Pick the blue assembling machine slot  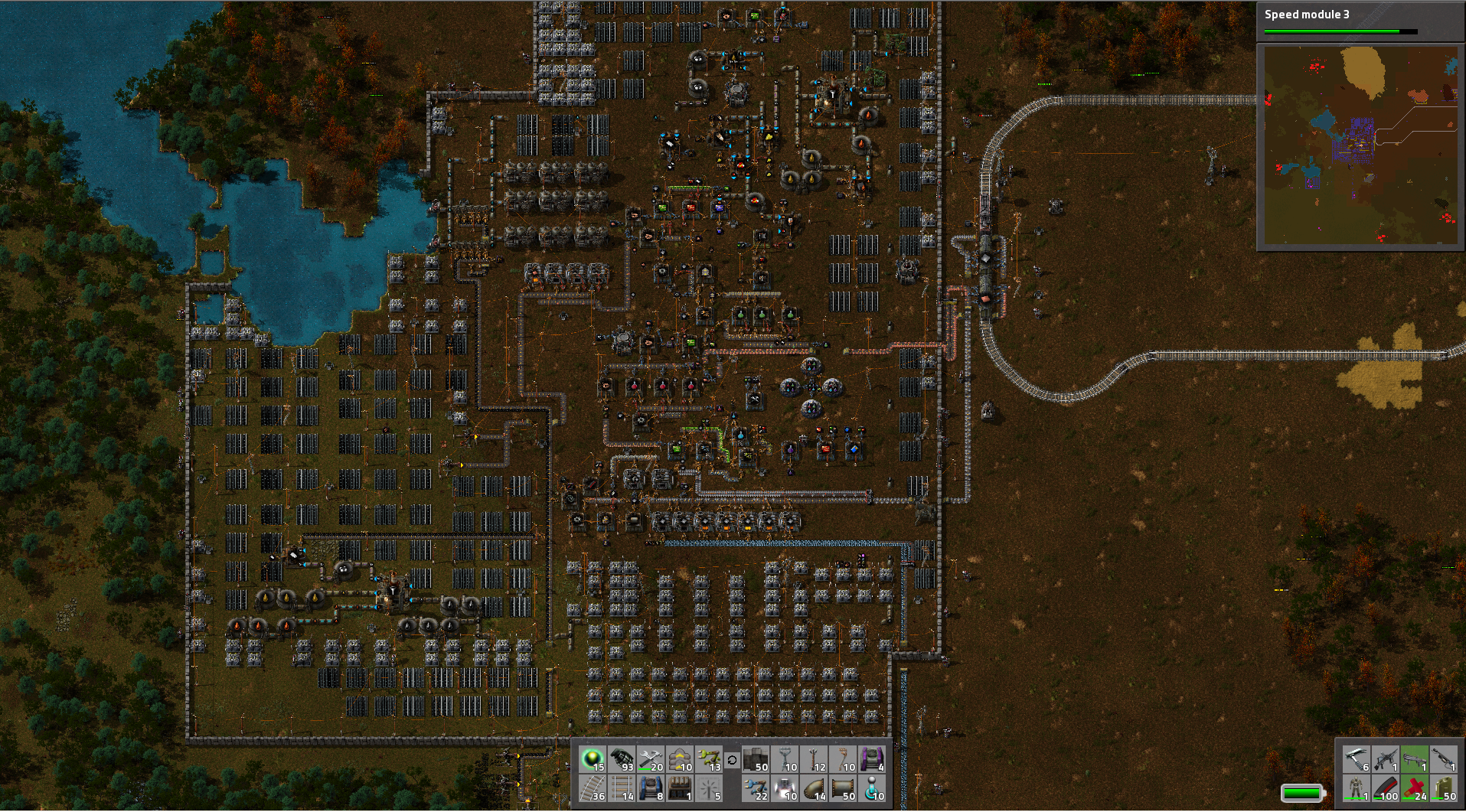(651, 788)
